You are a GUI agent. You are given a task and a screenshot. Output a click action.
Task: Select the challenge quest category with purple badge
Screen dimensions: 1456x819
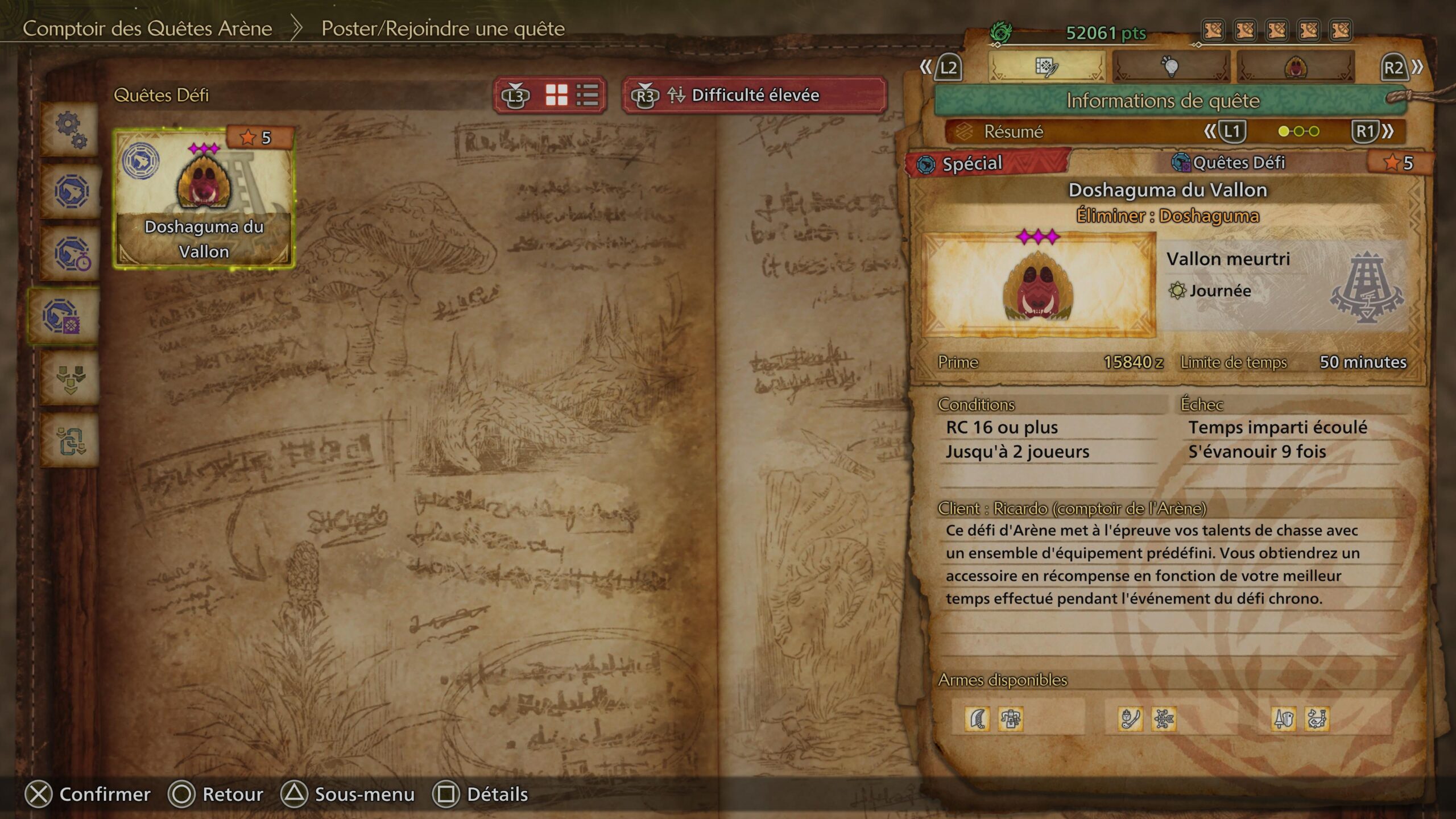[61, 316]
